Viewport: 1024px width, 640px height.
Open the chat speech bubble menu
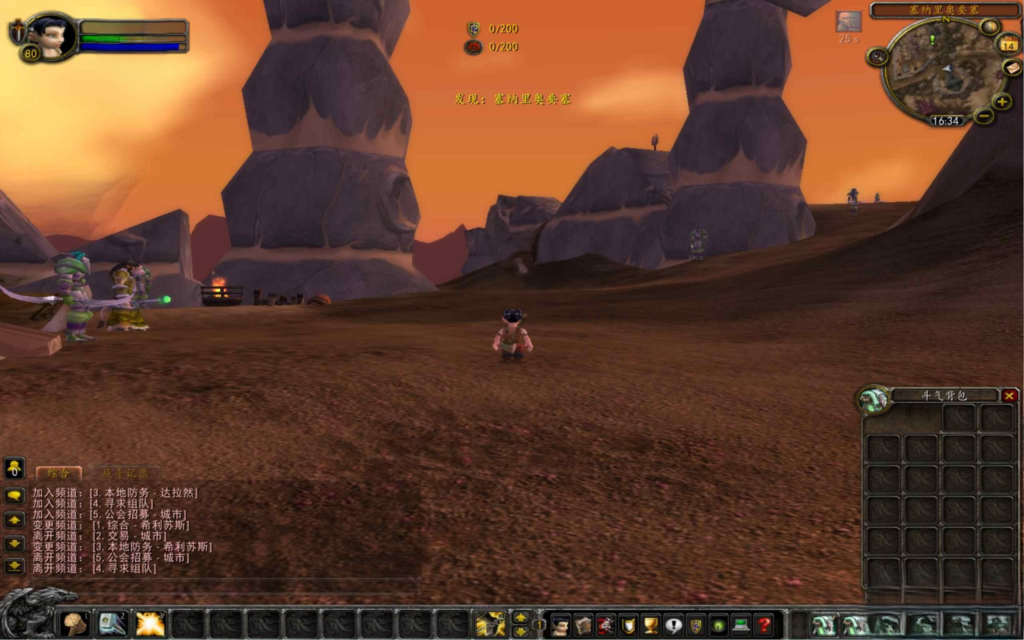14,495
